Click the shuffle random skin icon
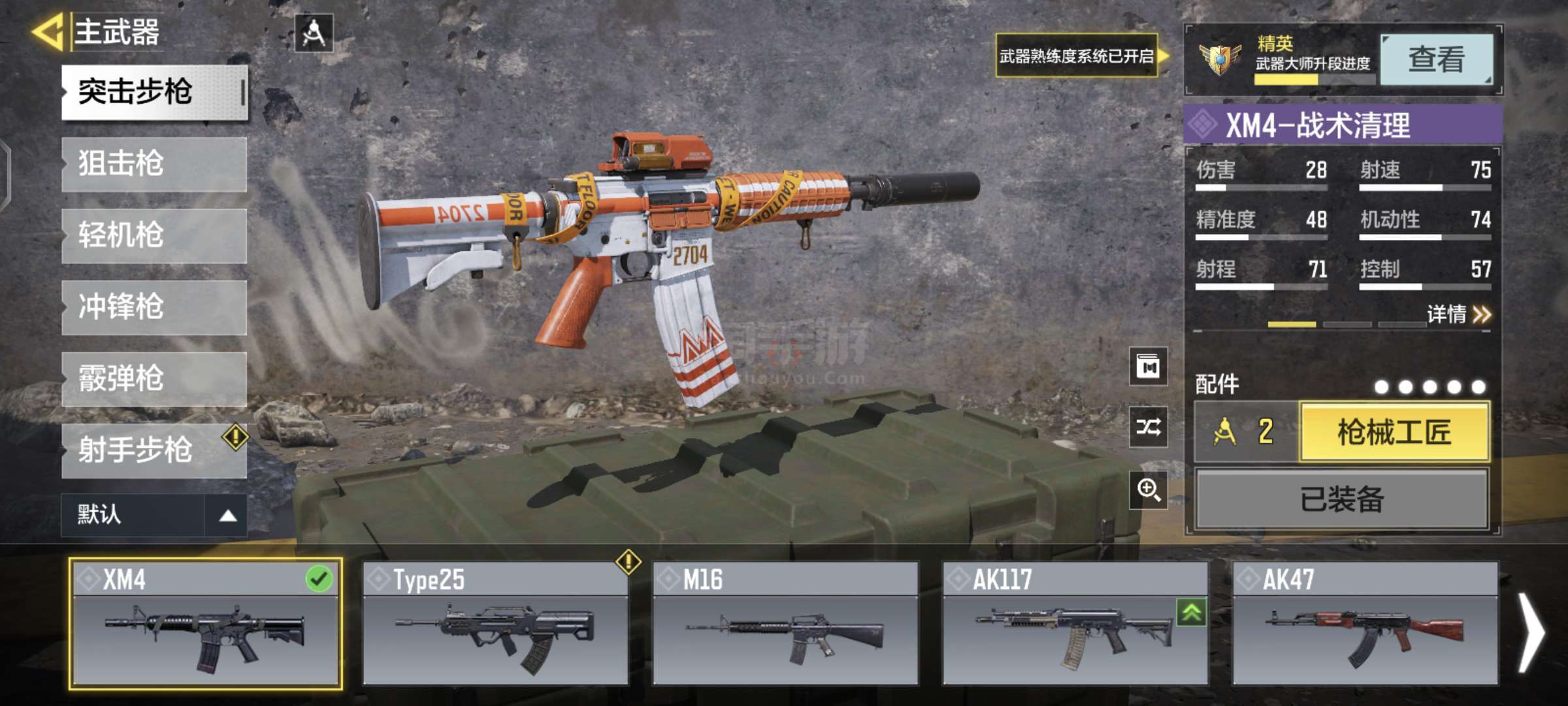 point(1149,428)
